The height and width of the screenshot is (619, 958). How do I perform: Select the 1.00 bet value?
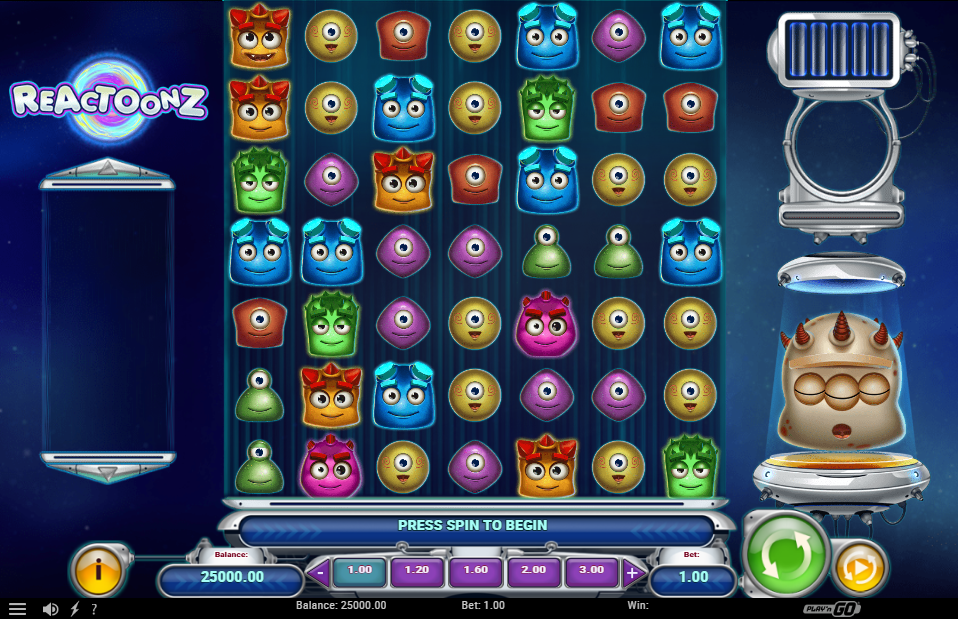tap(359, 571)
